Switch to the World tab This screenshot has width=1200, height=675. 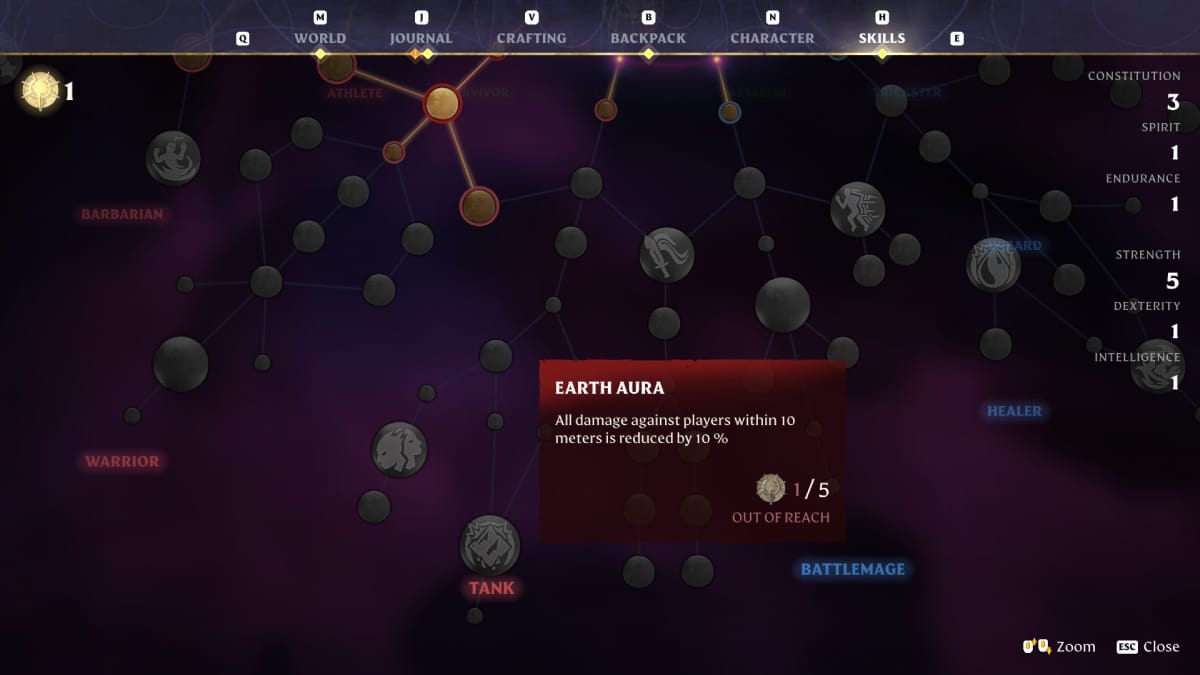tap(320, 38)
